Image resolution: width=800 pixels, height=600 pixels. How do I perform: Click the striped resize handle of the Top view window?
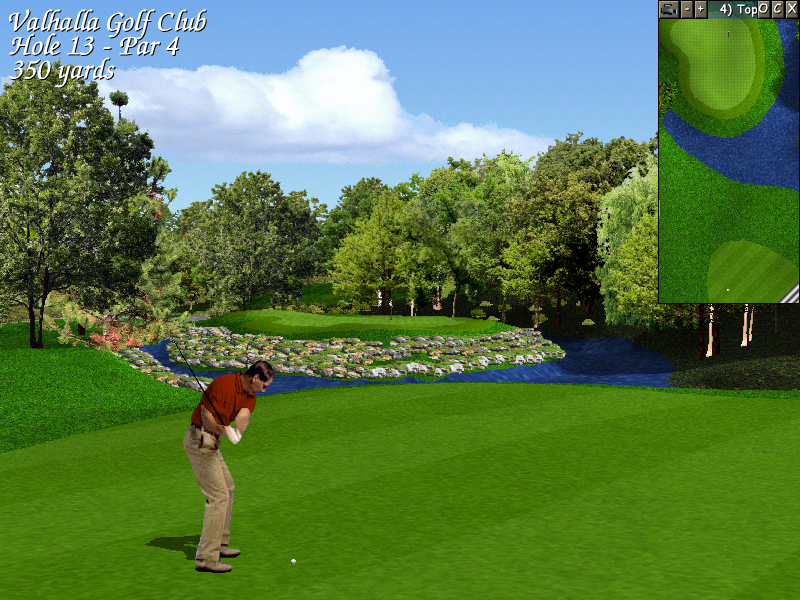click(x=790, y=294)
